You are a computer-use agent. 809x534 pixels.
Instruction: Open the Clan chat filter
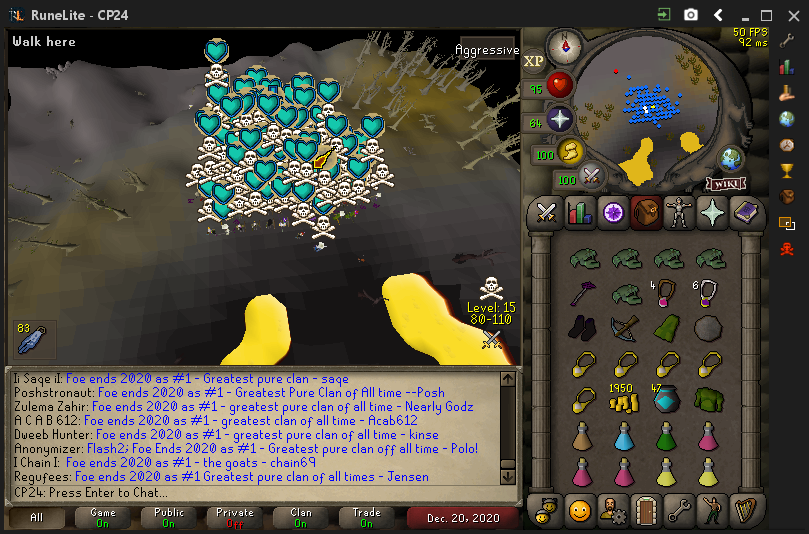301,517
